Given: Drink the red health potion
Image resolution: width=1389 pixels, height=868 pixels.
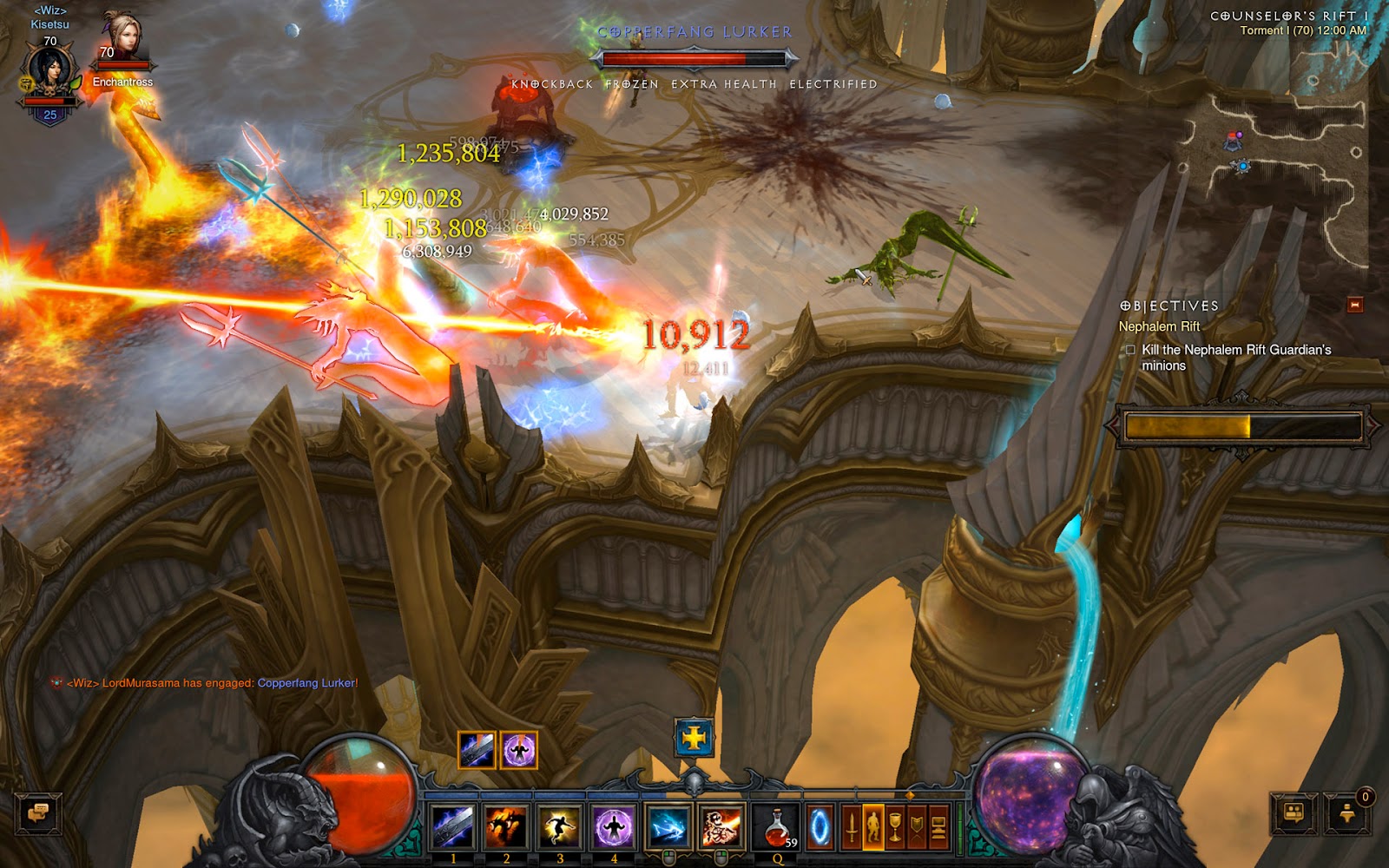Looking at the screenshot, I should click(777, 825).
